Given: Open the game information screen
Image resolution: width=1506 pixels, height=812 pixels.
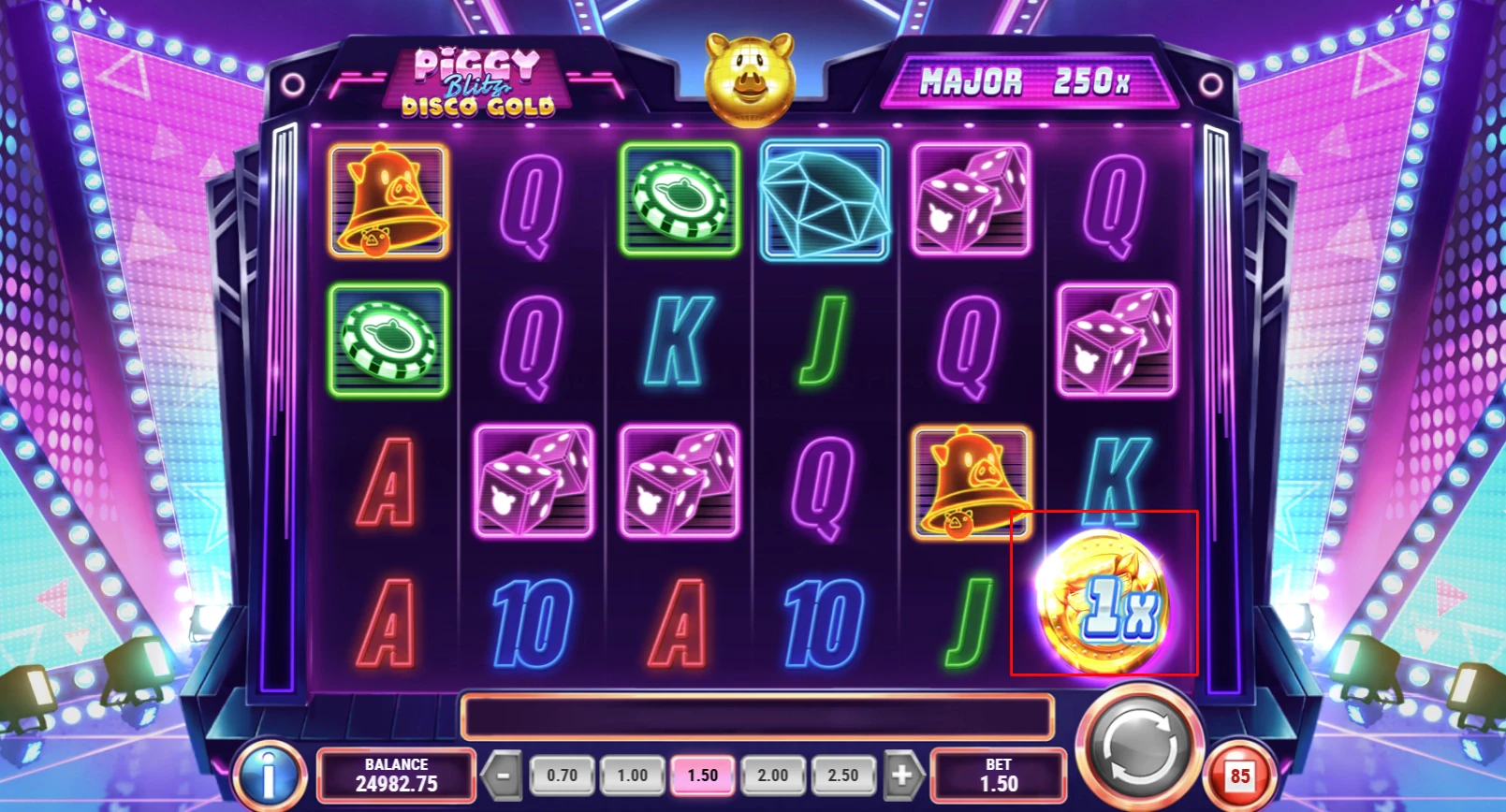Looking at the screenshot, I should point(267,774).
